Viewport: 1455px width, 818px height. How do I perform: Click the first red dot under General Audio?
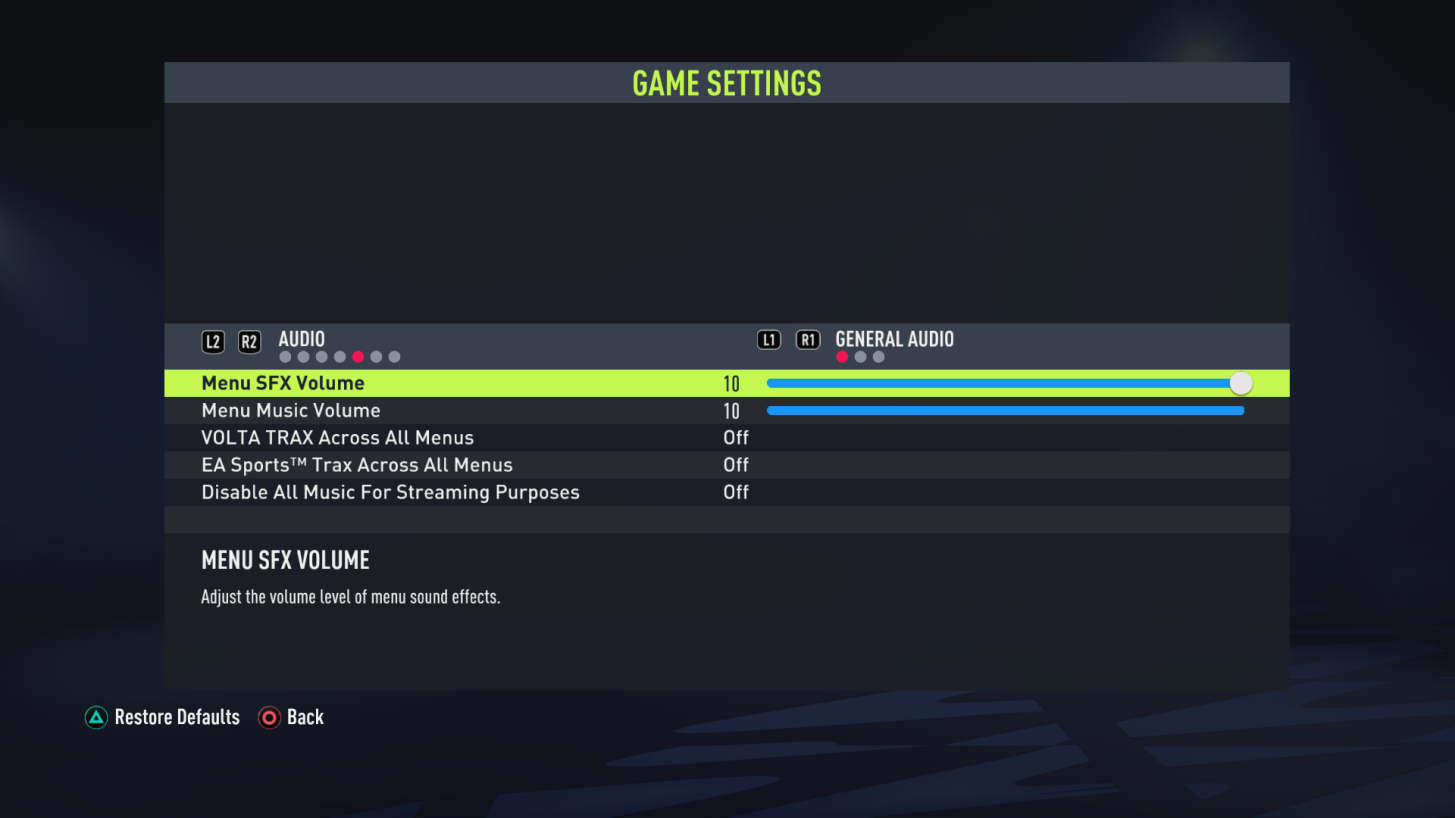843,356
